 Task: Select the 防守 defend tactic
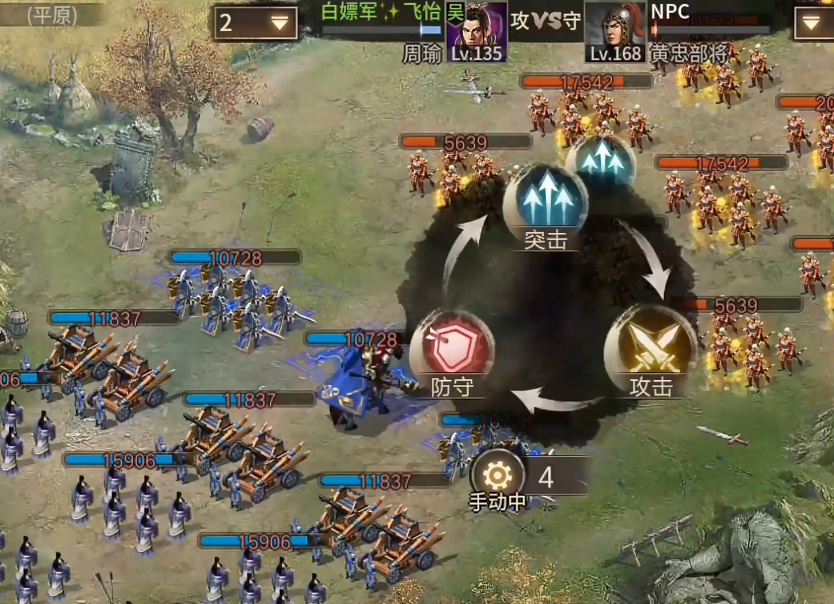452,349
